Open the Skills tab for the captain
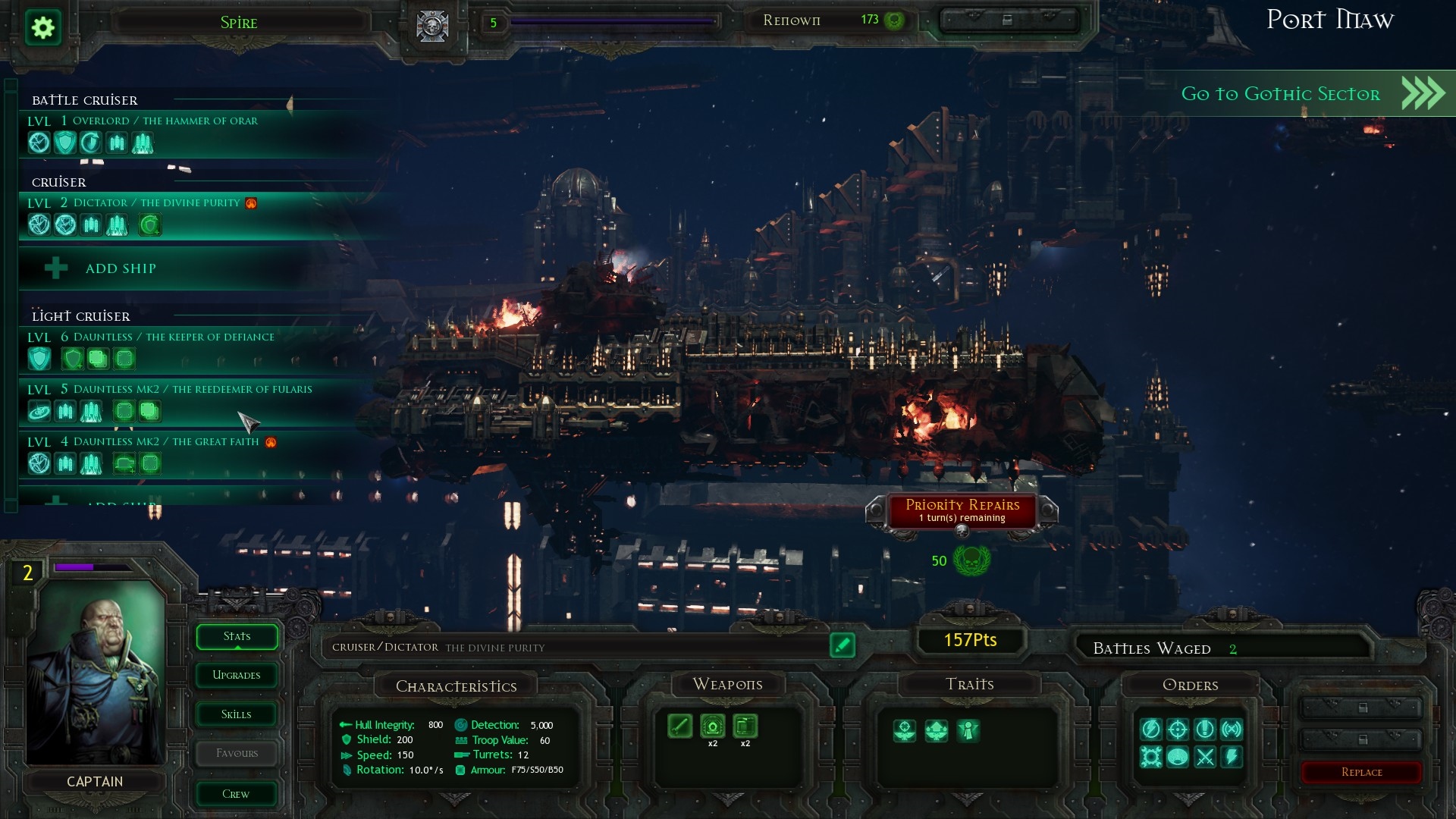 tap(236, 714)
